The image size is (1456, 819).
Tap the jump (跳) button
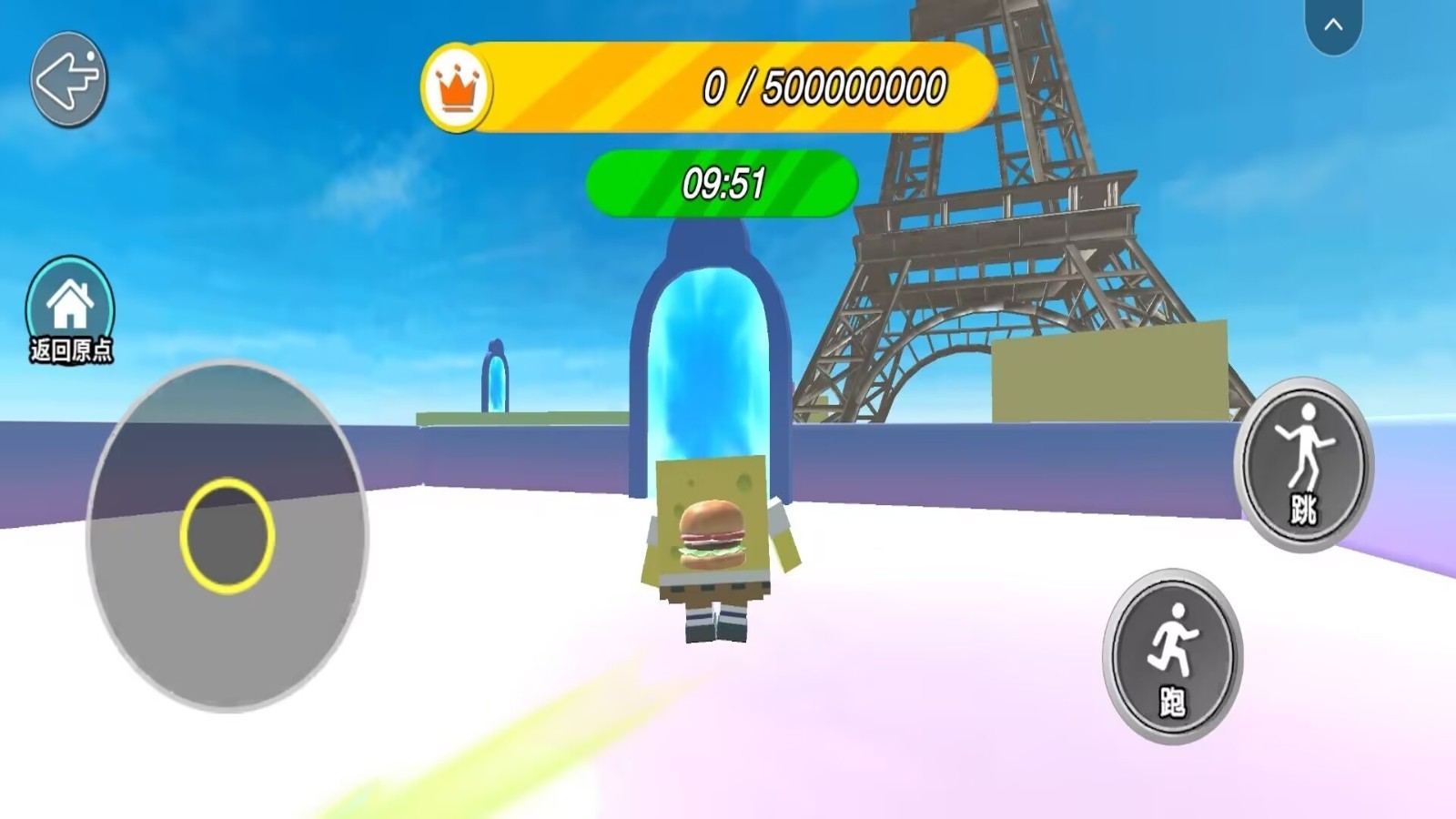[x=1304, y=464]
